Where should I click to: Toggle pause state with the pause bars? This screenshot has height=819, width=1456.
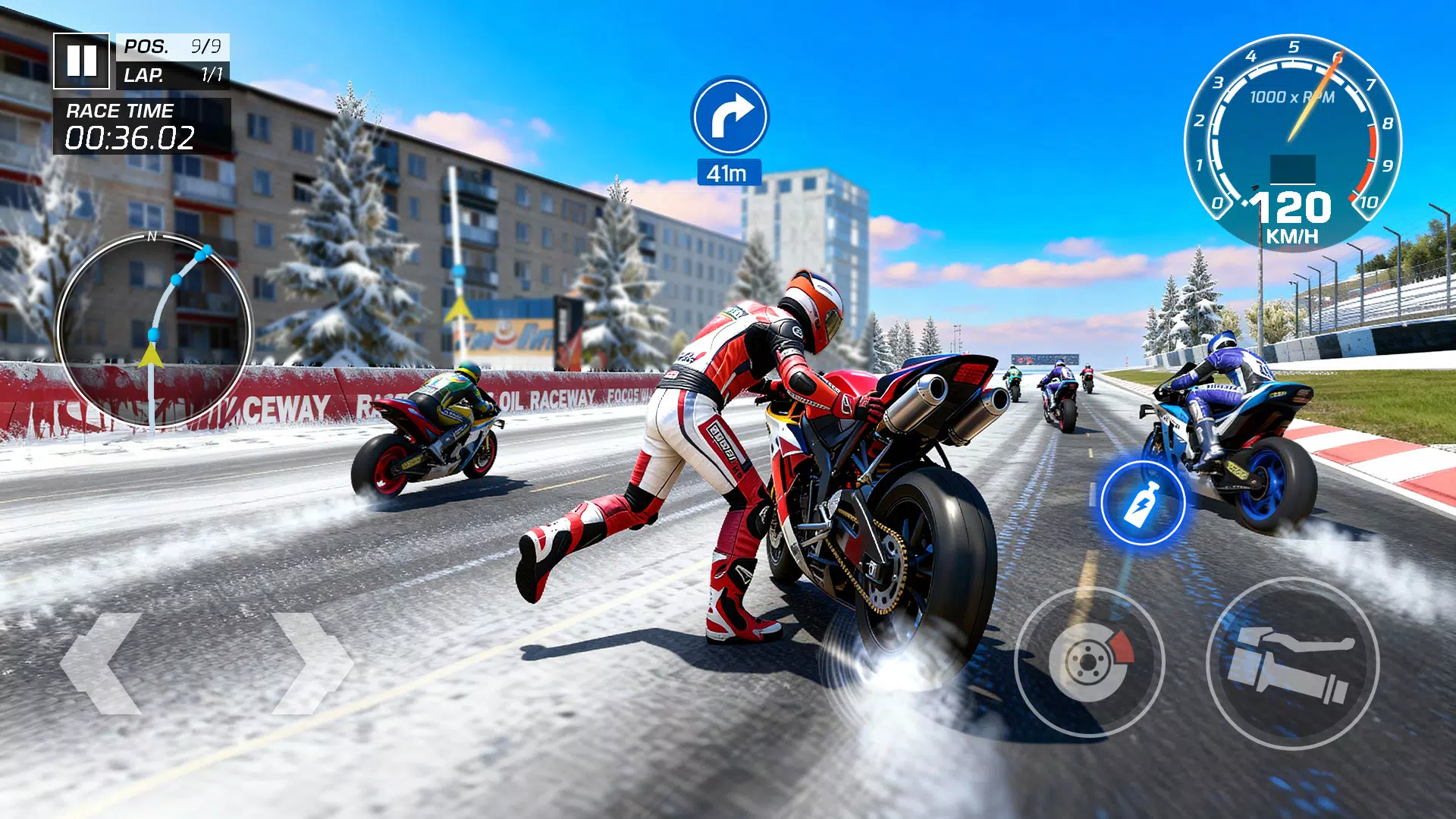click(x=83, y=61)
